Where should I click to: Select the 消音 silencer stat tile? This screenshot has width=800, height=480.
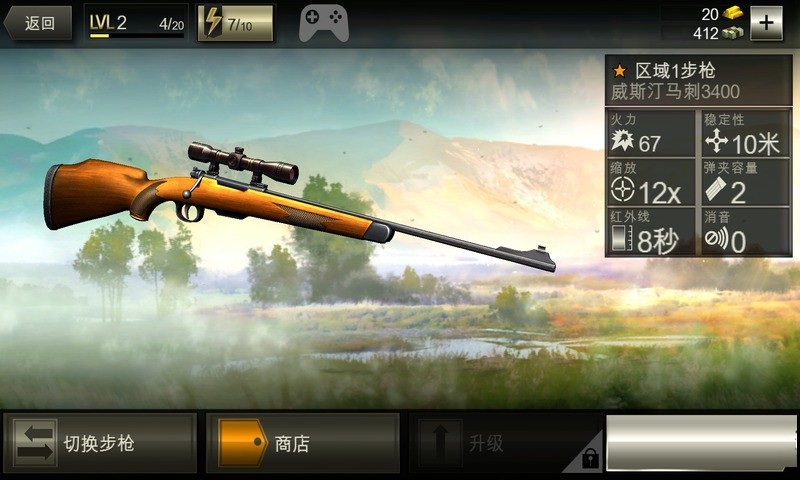742,232
